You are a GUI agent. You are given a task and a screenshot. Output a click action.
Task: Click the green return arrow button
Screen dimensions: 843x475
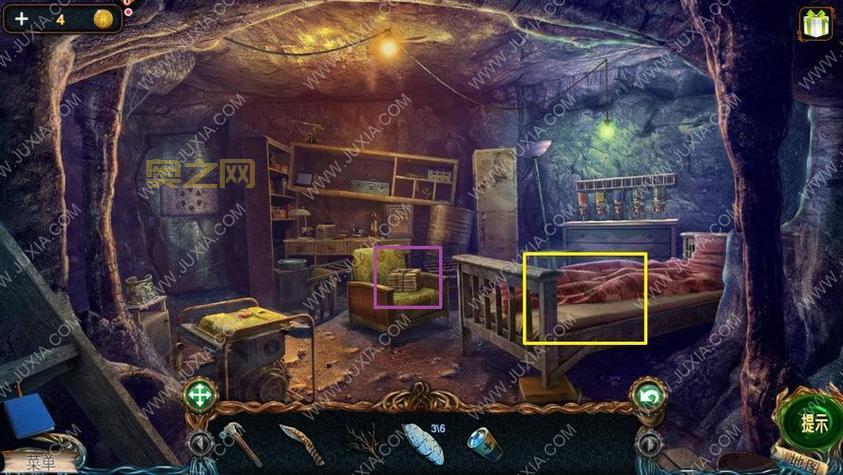tap(647, 397)
